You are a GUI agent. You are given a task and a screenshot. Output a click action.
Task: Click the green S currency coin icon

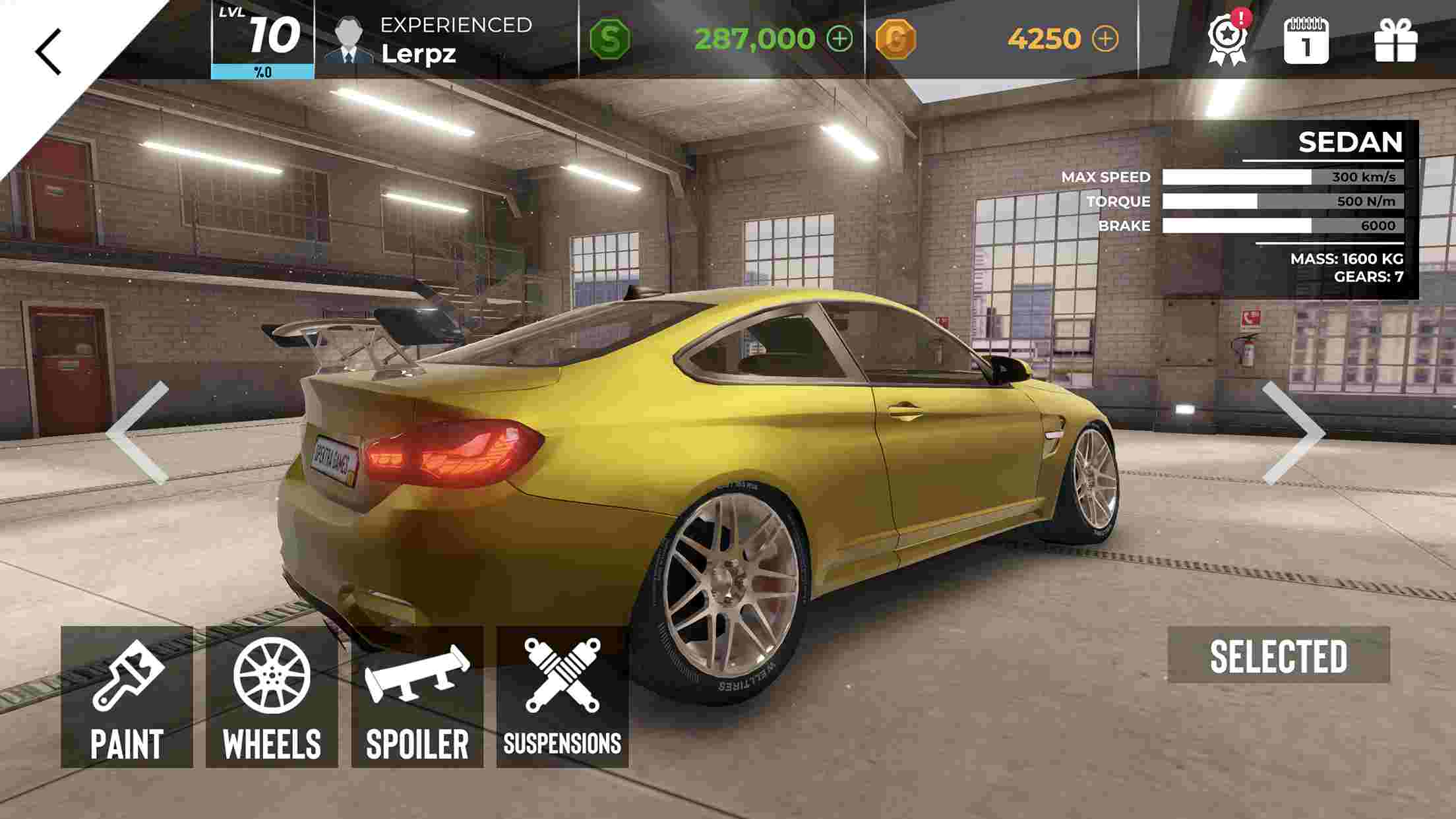611,39
